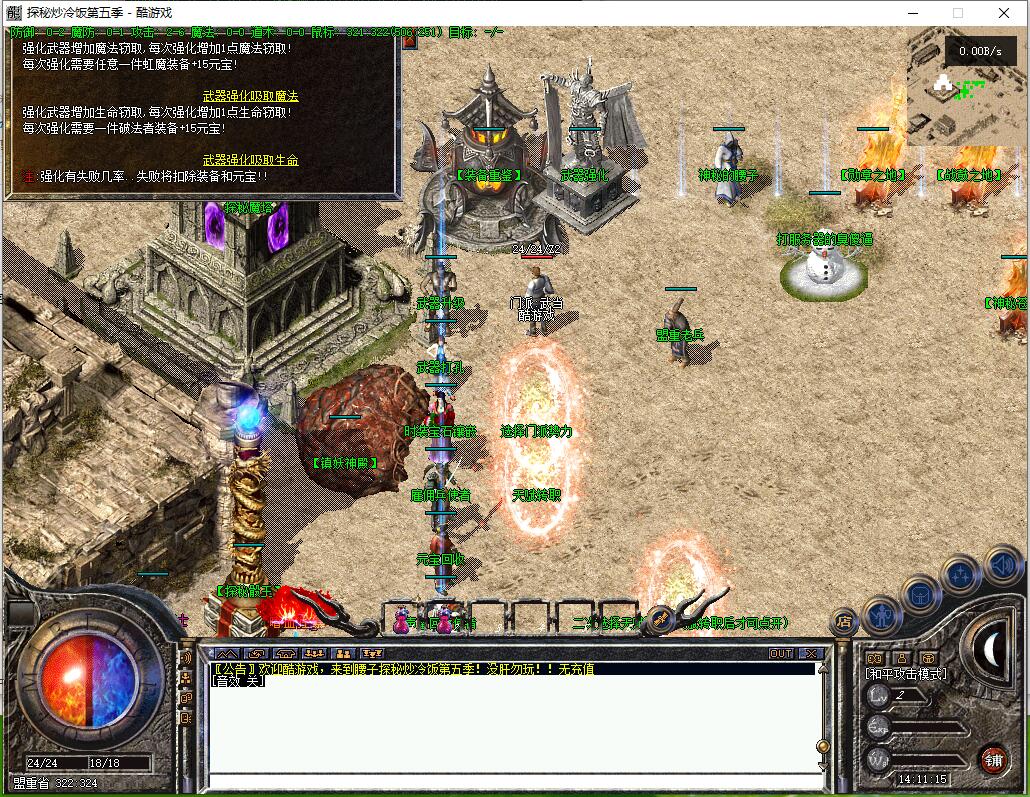This screenshot has width=1030, height=797.
Task: Open the character equipment round button
Action: coord(882,612)
